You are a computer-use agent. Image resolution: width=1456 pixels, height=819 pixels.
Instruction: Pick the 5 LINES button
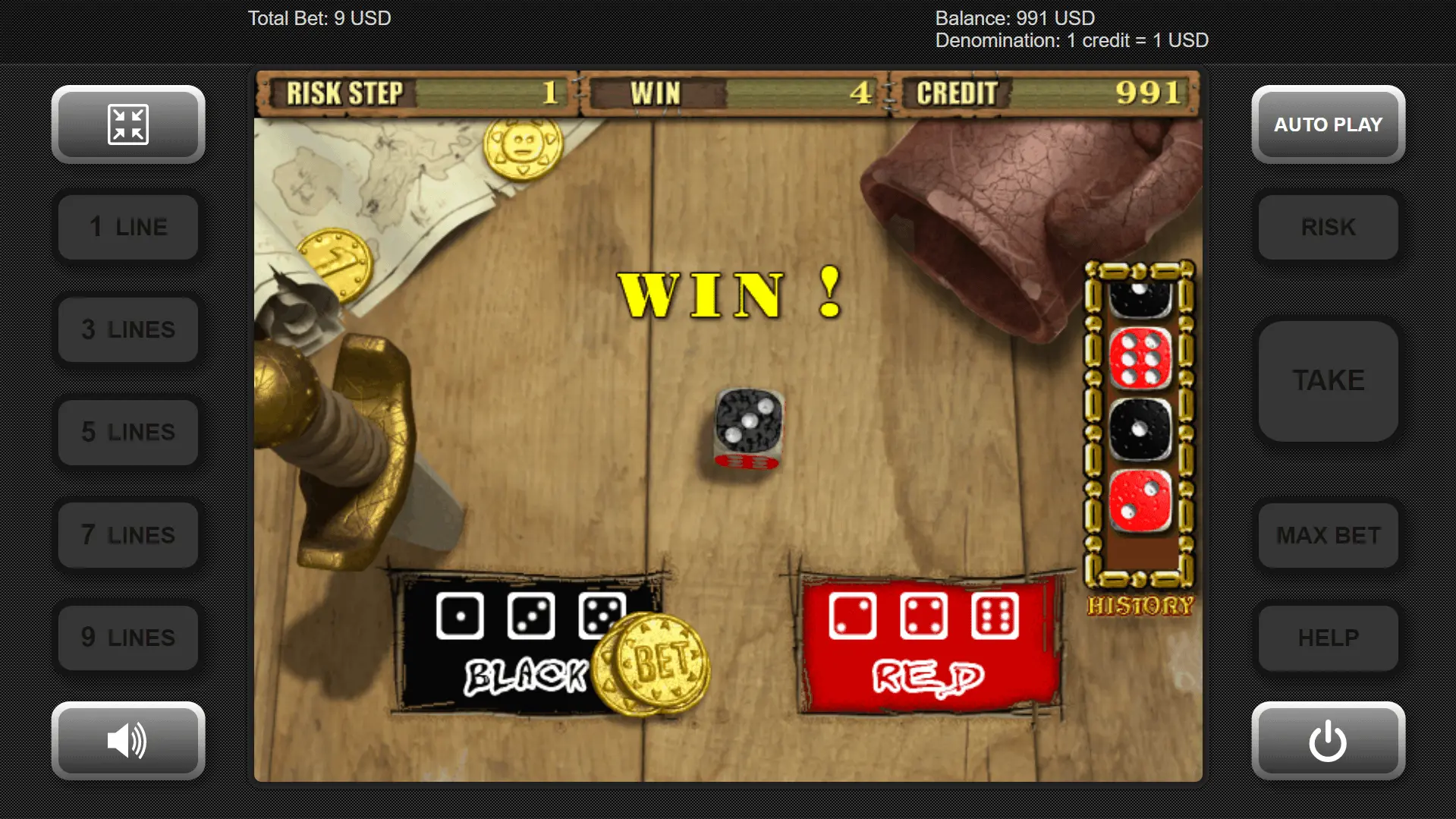(x=128, y=432)
